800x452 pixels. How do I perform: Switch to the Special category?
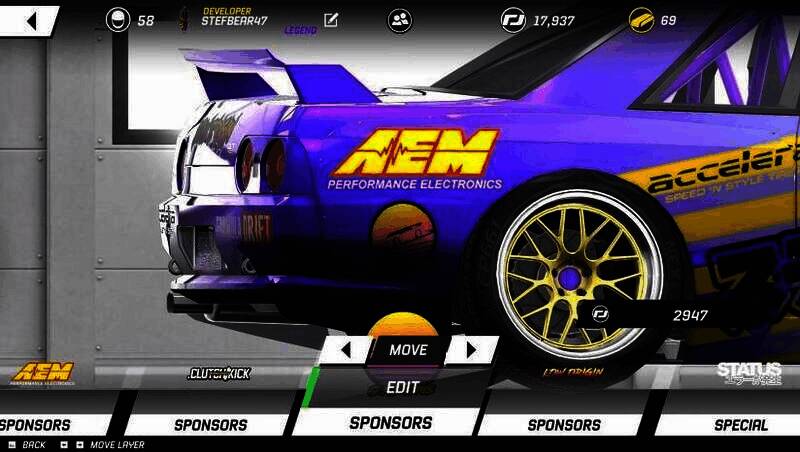(x=740, y=424)
